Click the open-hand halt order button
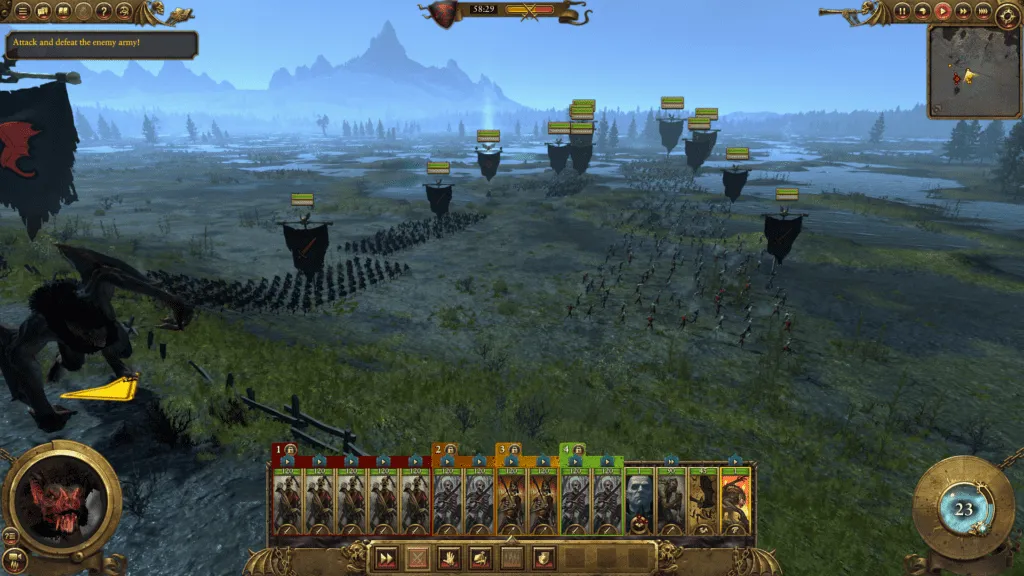 tap(449, 557)
